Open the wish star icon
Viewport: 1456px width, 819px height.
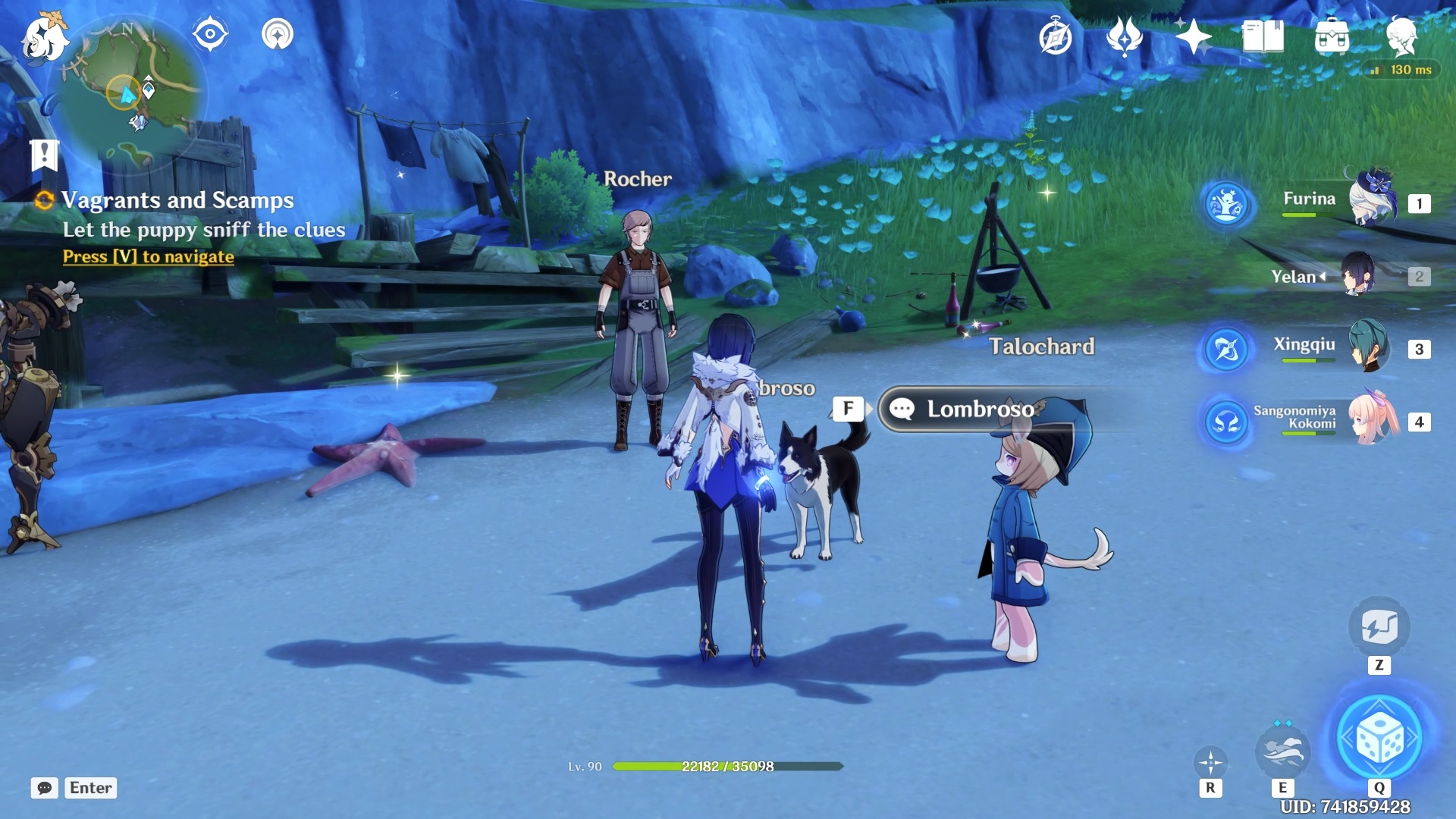1193,36
